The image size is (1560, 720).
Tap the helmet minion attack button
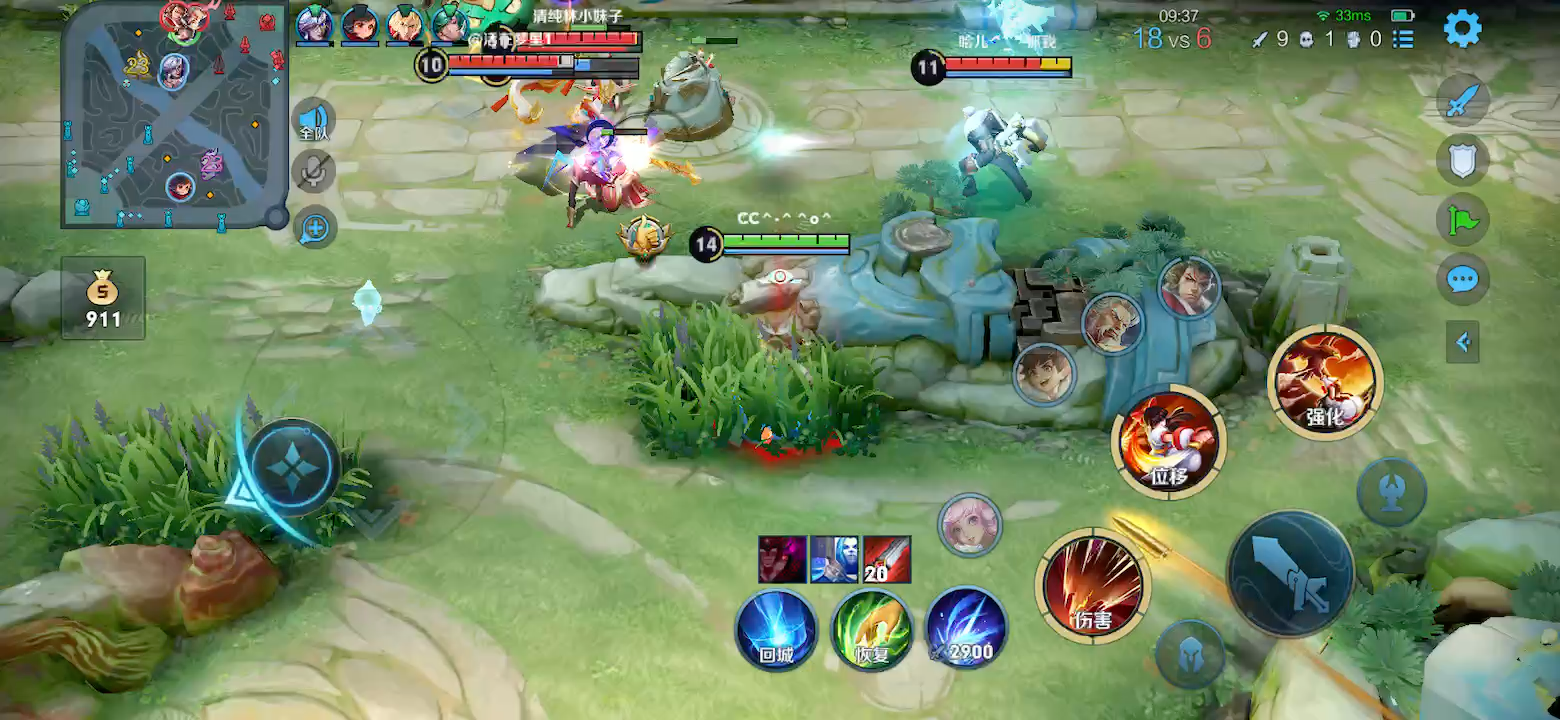(x=1190, y=654)
